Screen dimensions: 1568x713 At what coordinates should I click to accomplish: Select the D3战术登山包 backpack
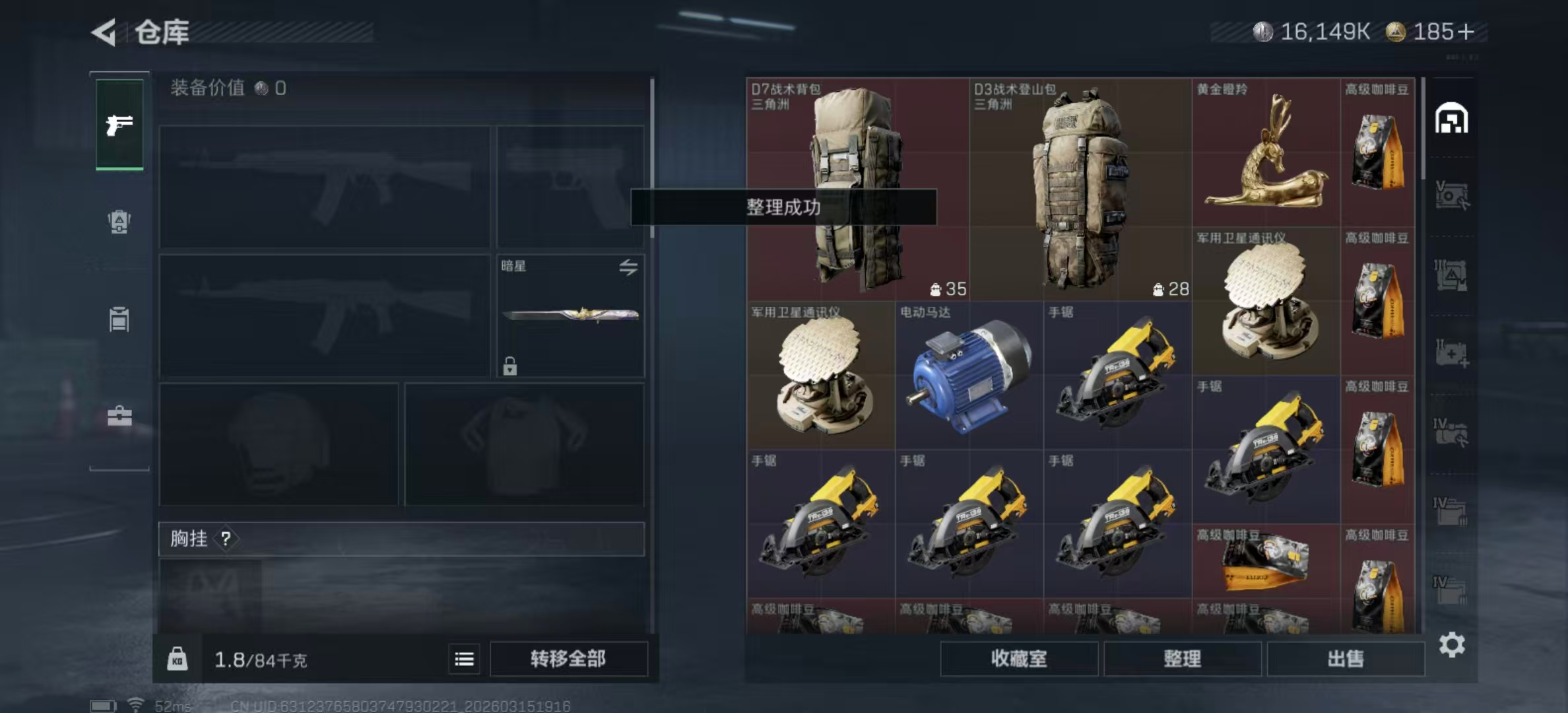1080,188
